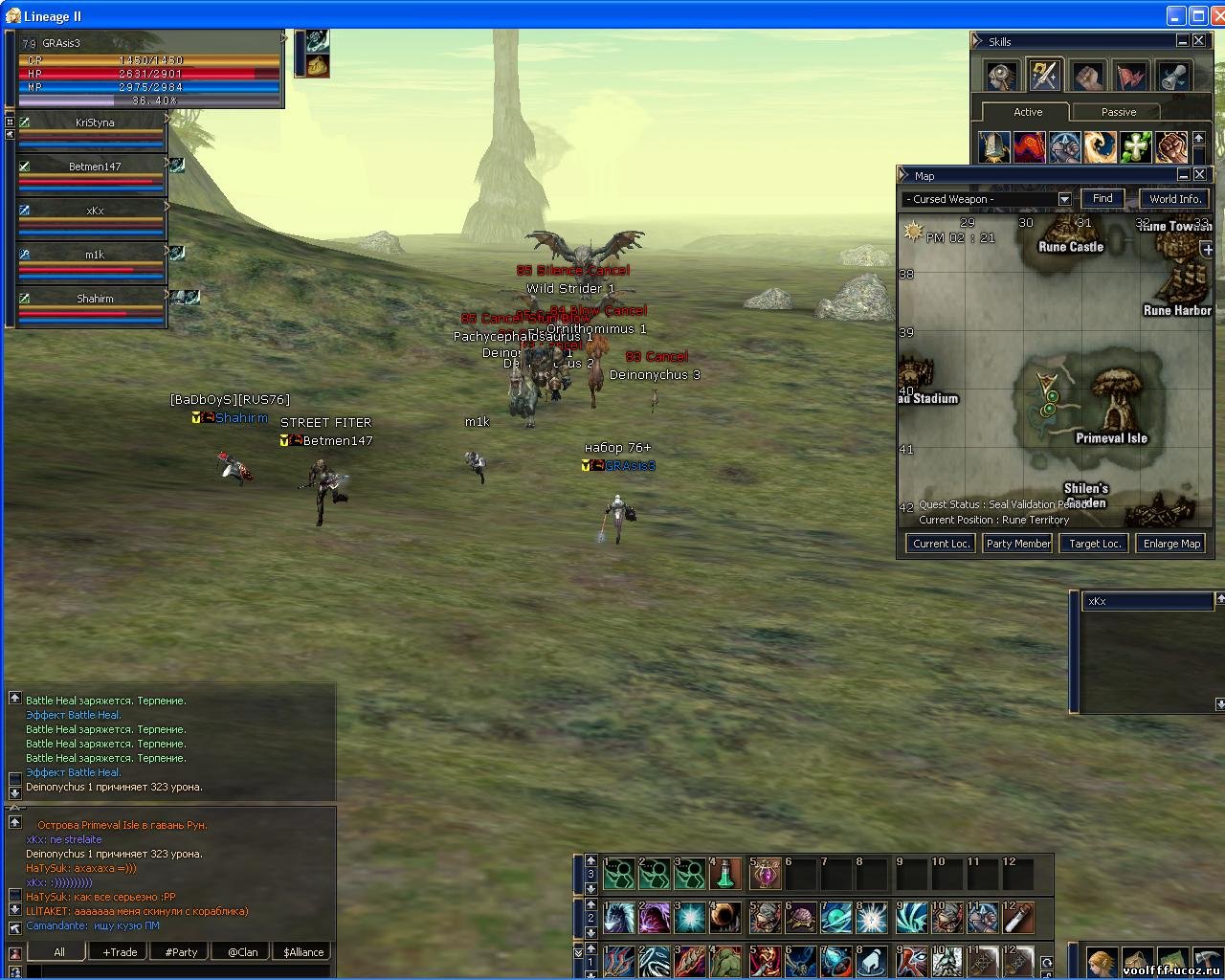Select the #Party chat tab
This screenshot has width=1225, height=980.
pyautogui.click(x=181, y=952)
